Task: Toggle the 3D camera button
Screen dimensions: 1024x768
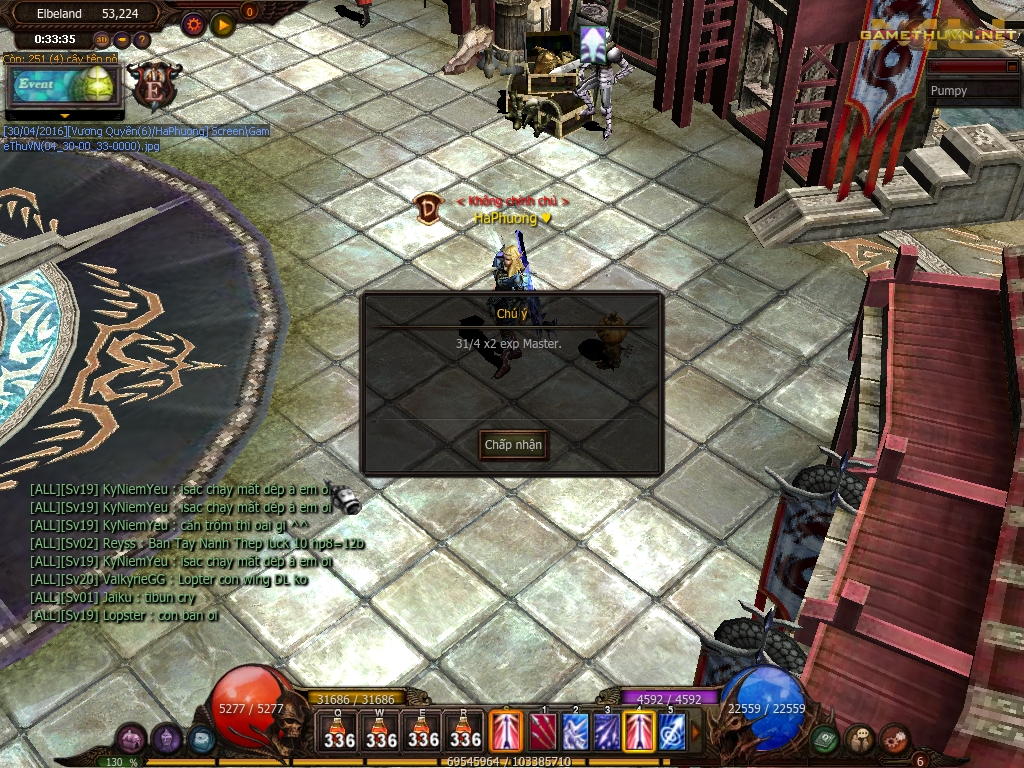Action: (102, 40)
